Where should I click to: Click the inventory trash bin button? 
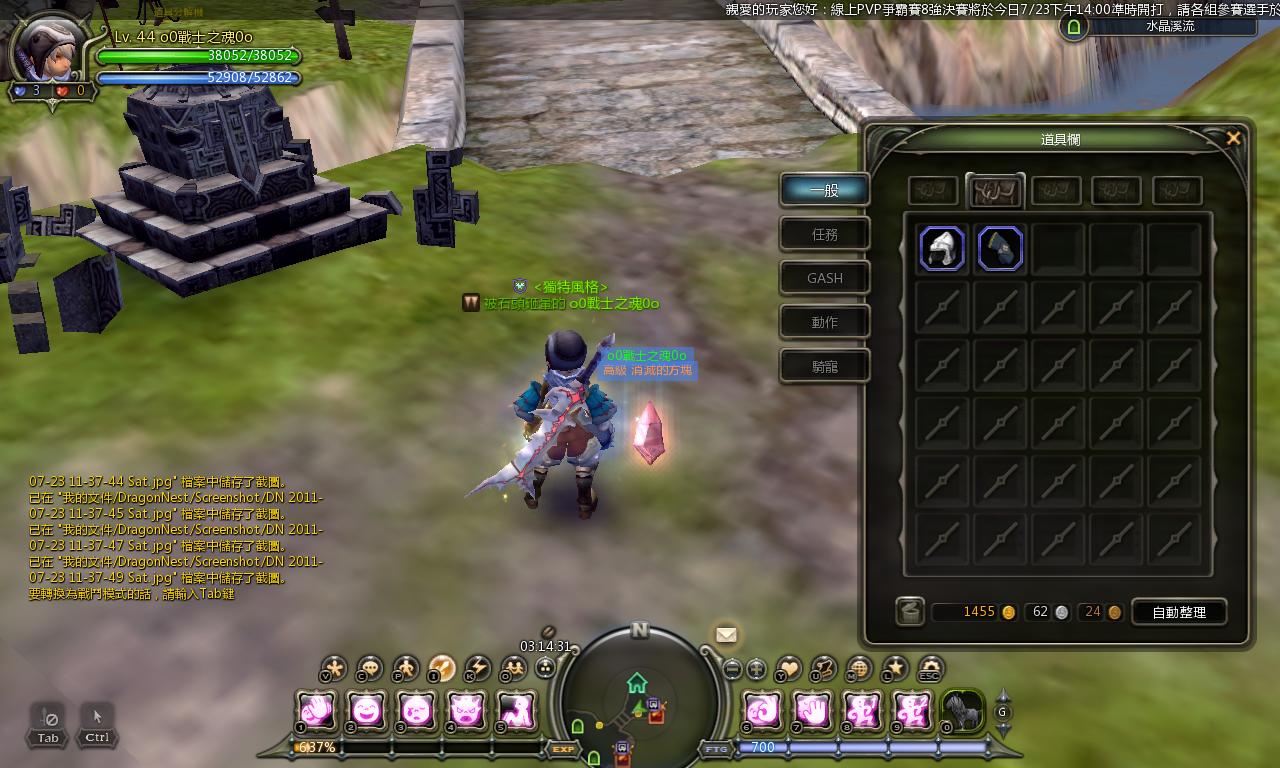[910, 611]
